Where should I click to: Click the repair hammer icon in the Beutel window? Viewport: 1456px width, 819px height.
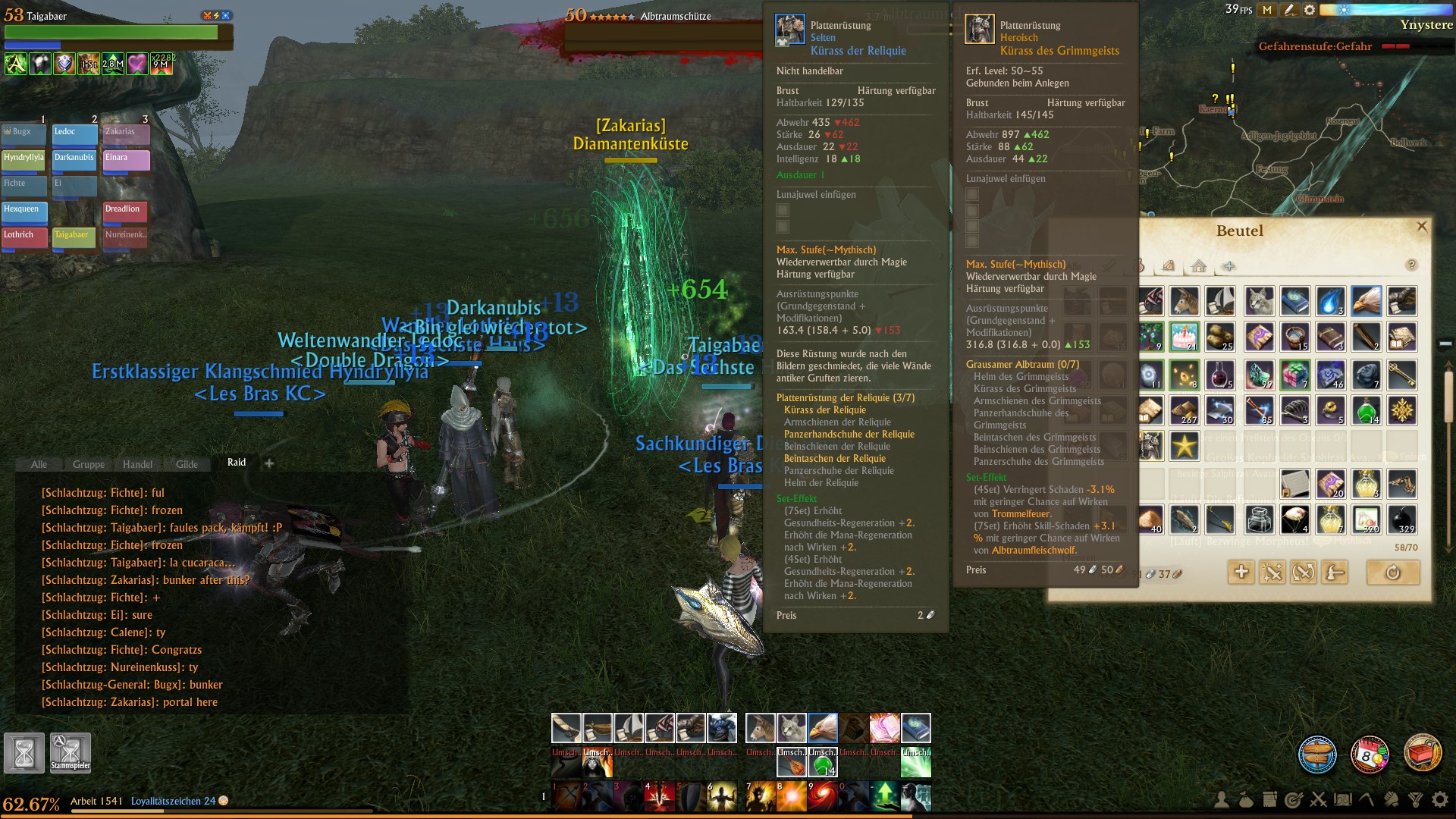1334,573
